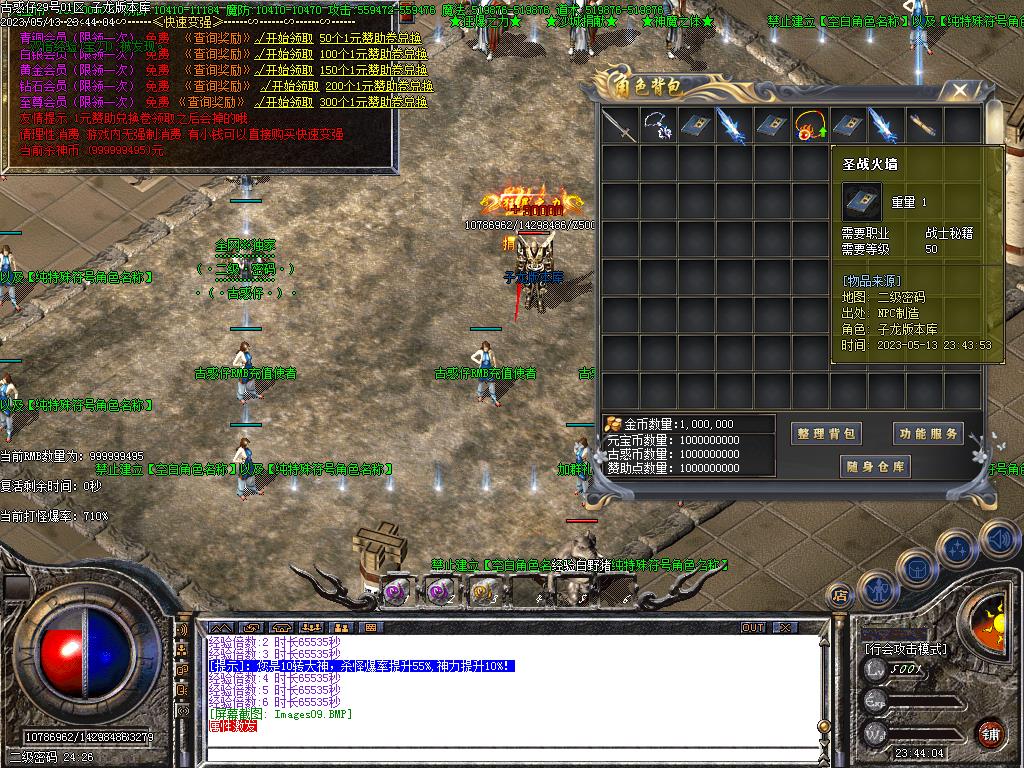Close the character backpack window

959,90
